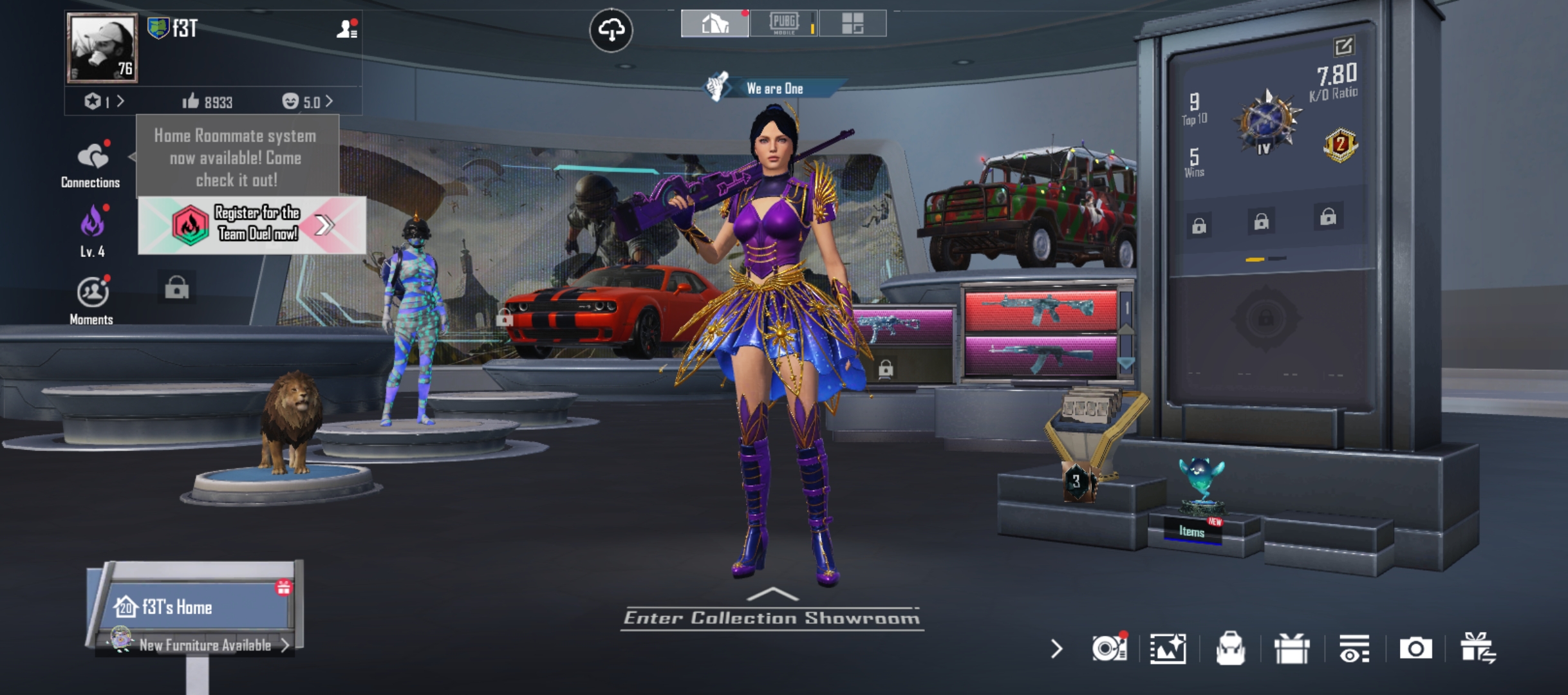1568x695 pixels.
Task: Edit the stats panel with pencil icon
Action: [1343, 46]
